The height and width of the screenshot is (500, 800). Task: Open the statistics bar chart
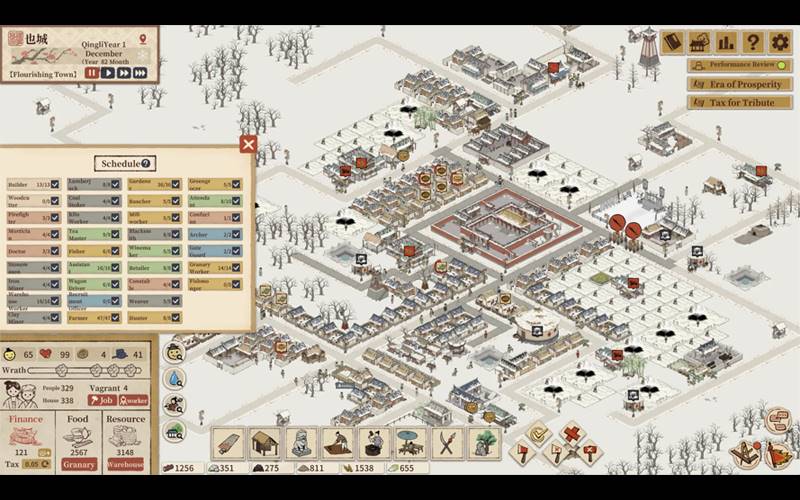(726, 42)
